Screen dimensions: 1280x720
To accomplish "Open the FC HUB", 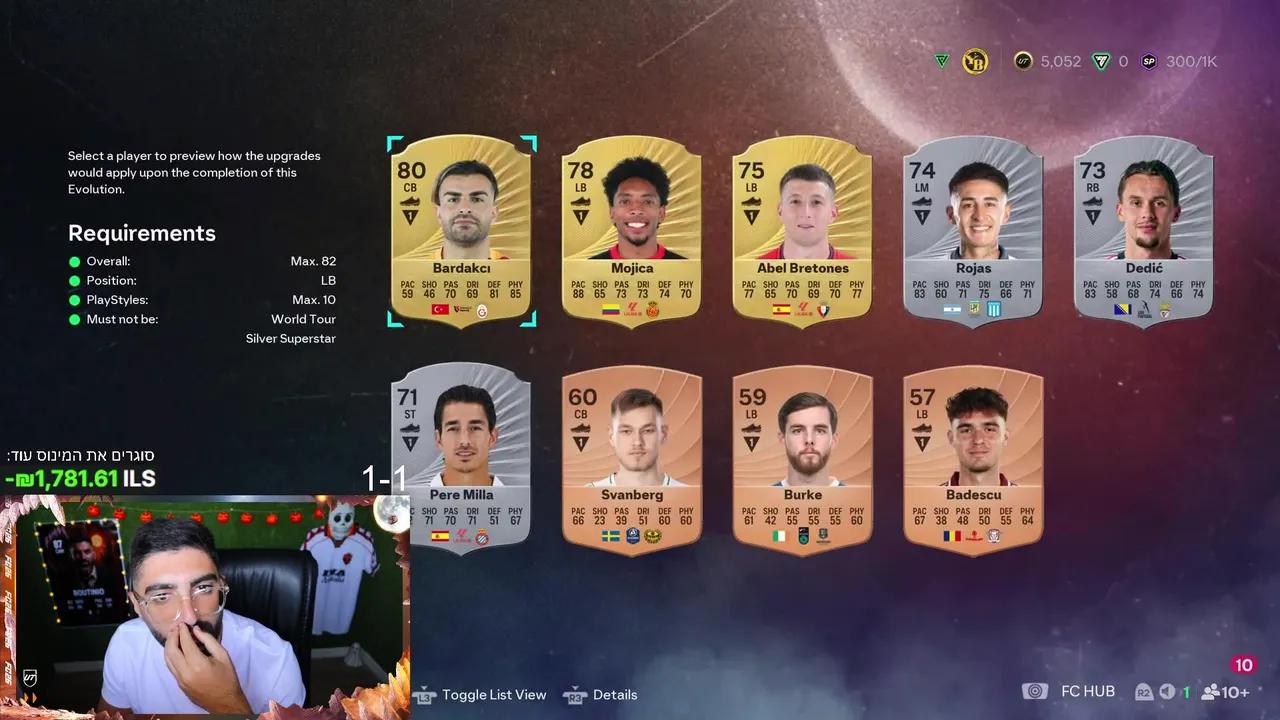I will [x=1088, y=691].
